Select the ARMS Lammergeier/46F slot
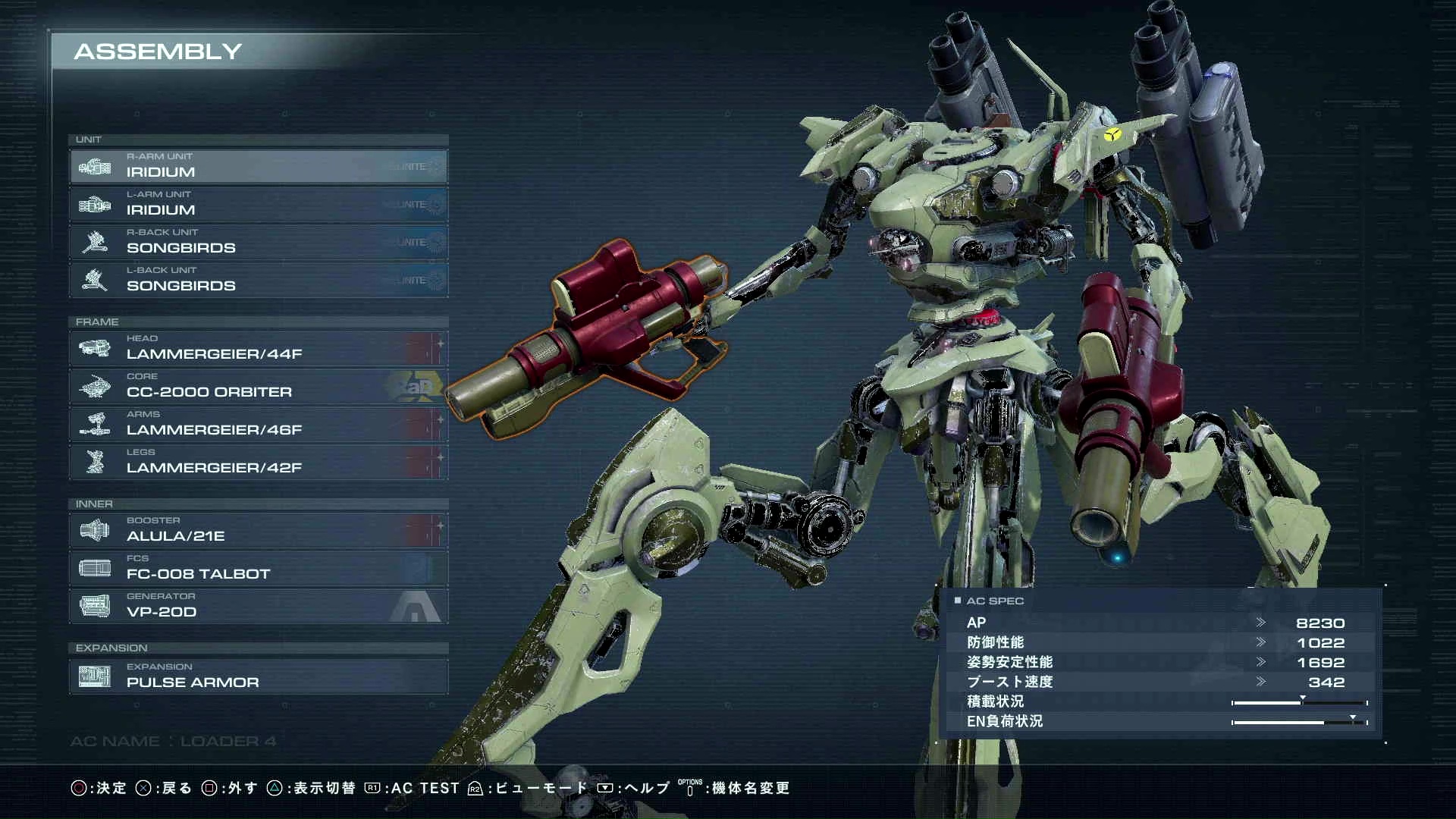Viewport: 1456px width, 819px height. coord(258,424)
